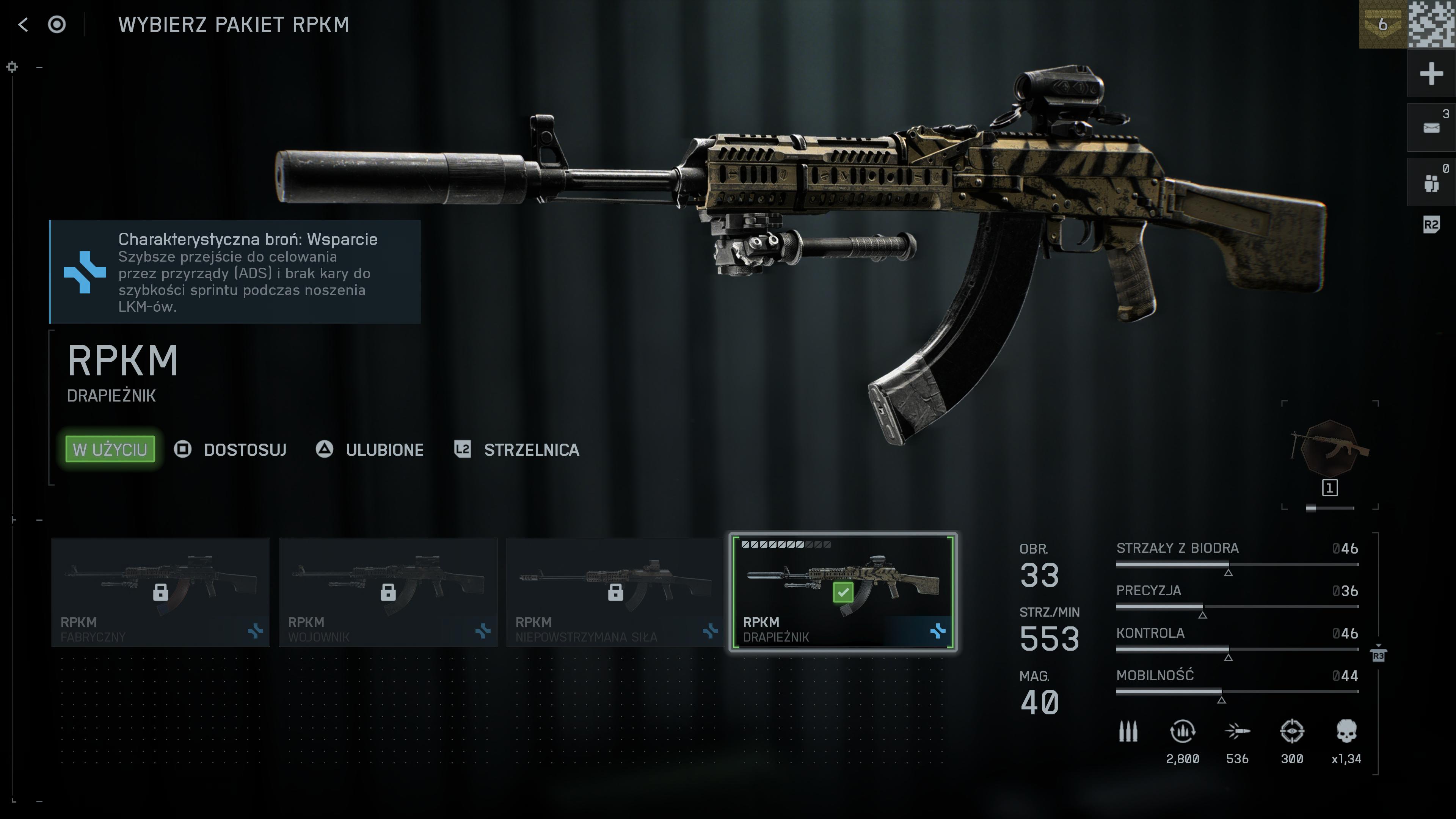Select the equipped RPKM Drapieżnik package
Screen dimensions: 1456x819
click(x=843, y=592)
